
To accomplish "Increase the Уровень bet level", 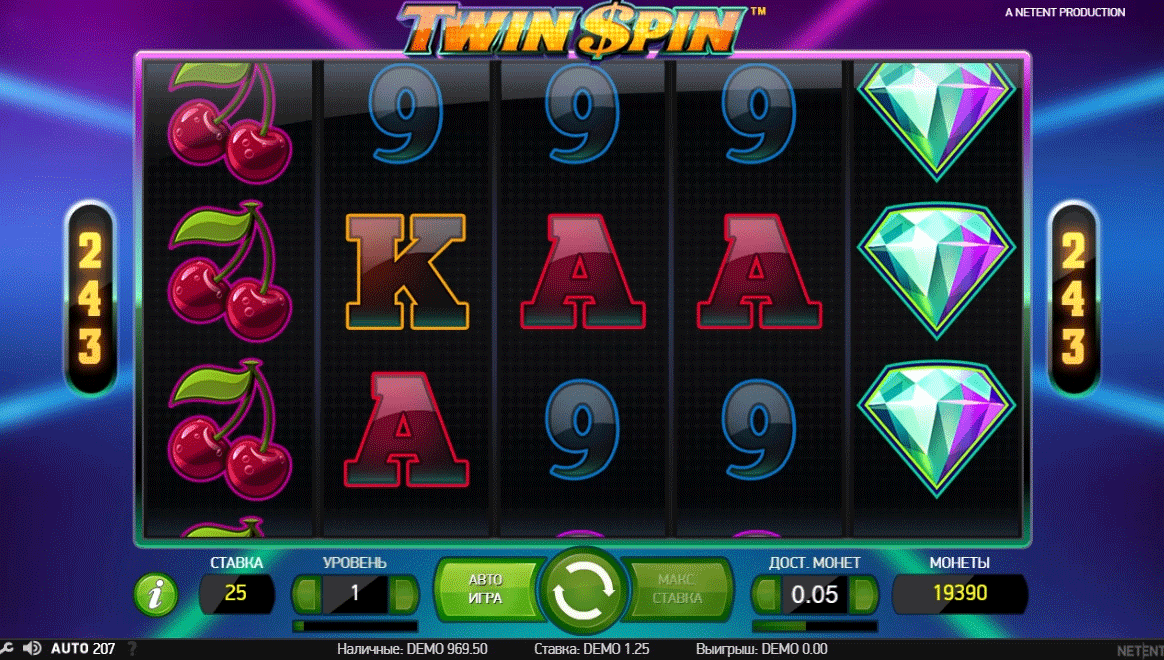I will click(404, 594).
